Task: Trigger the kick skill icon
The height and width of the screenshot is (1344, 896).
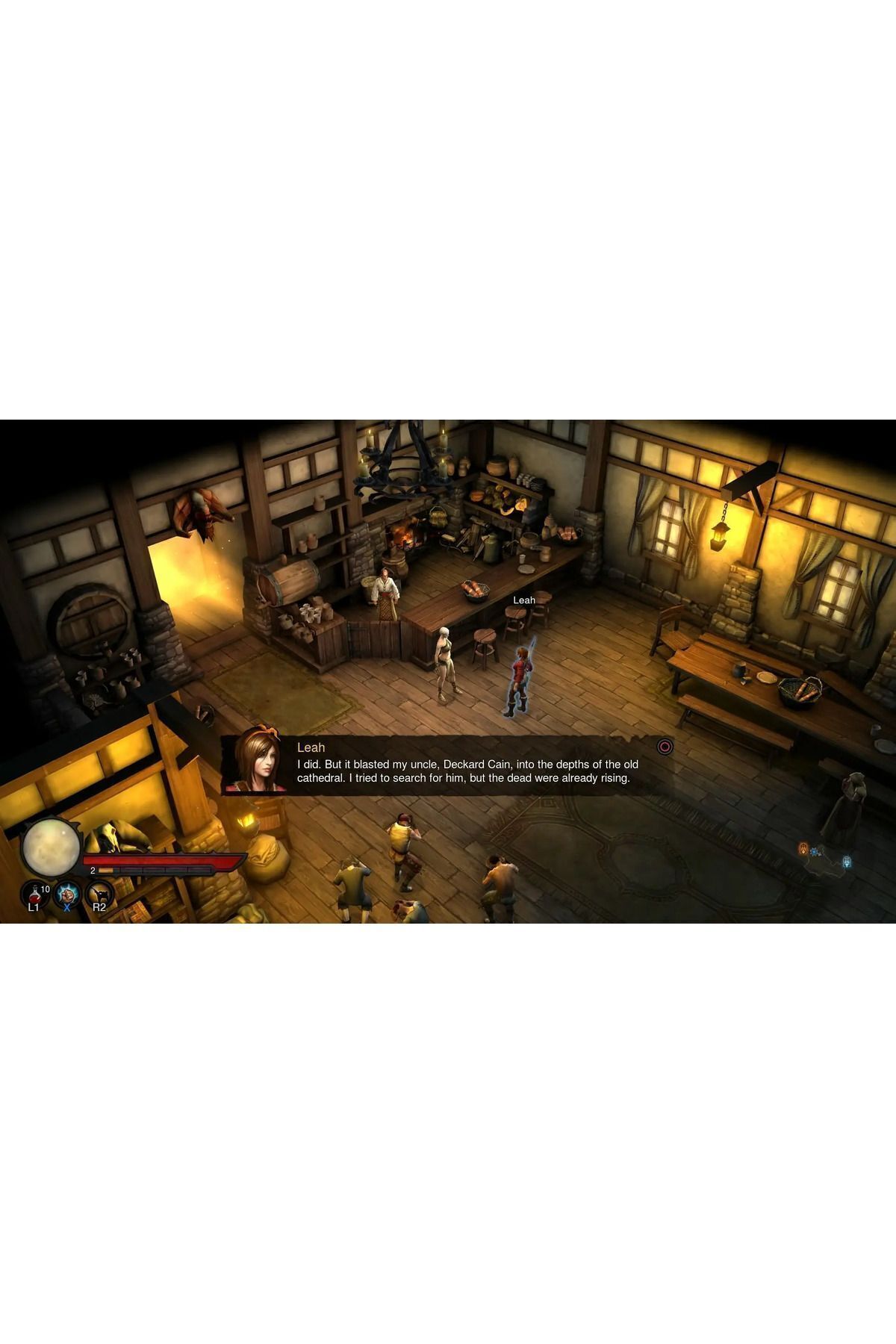Action: pyautogui.click(x=99, y=893)
